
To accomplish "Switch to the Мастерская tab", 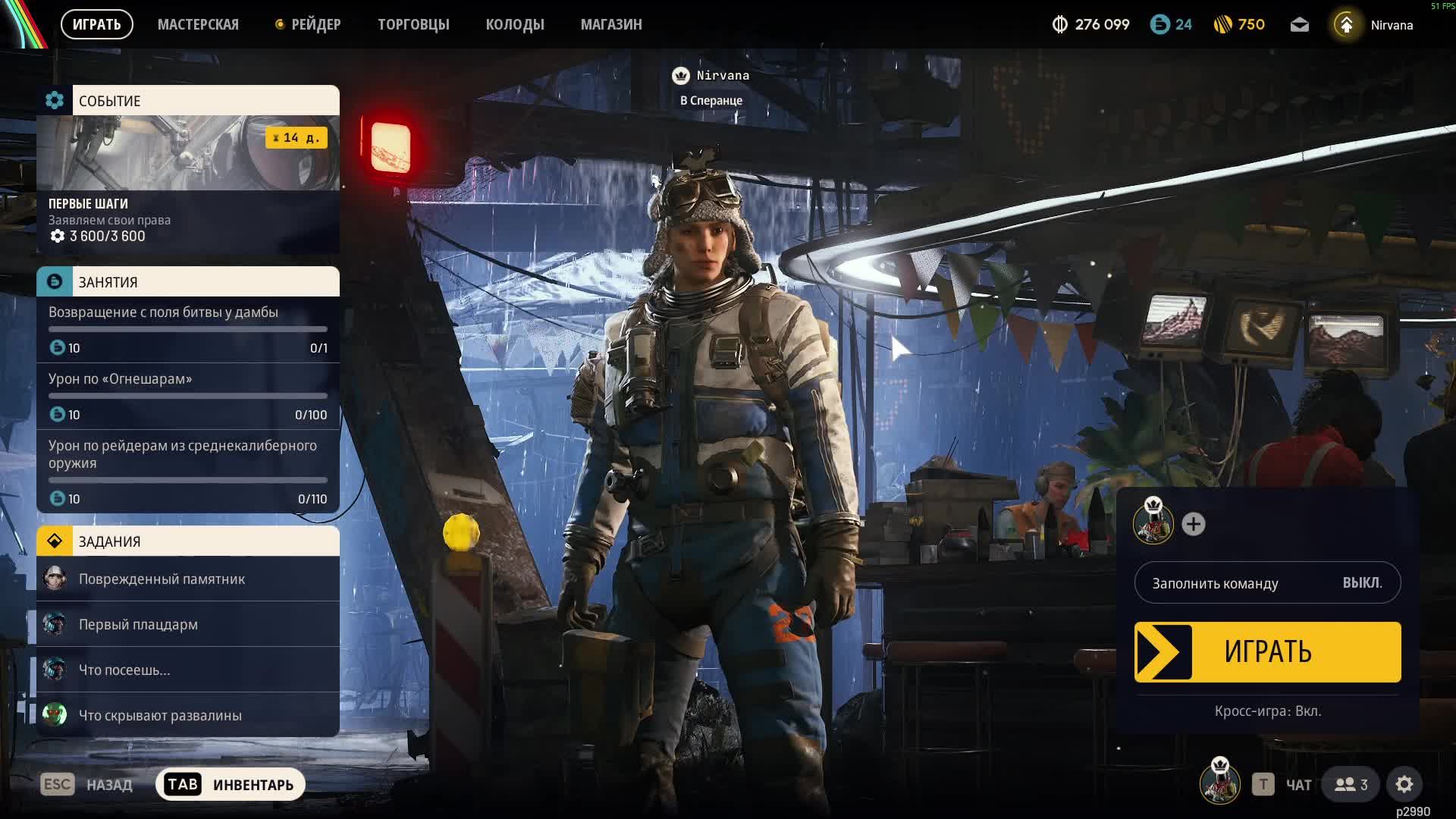I will (198, 24).
